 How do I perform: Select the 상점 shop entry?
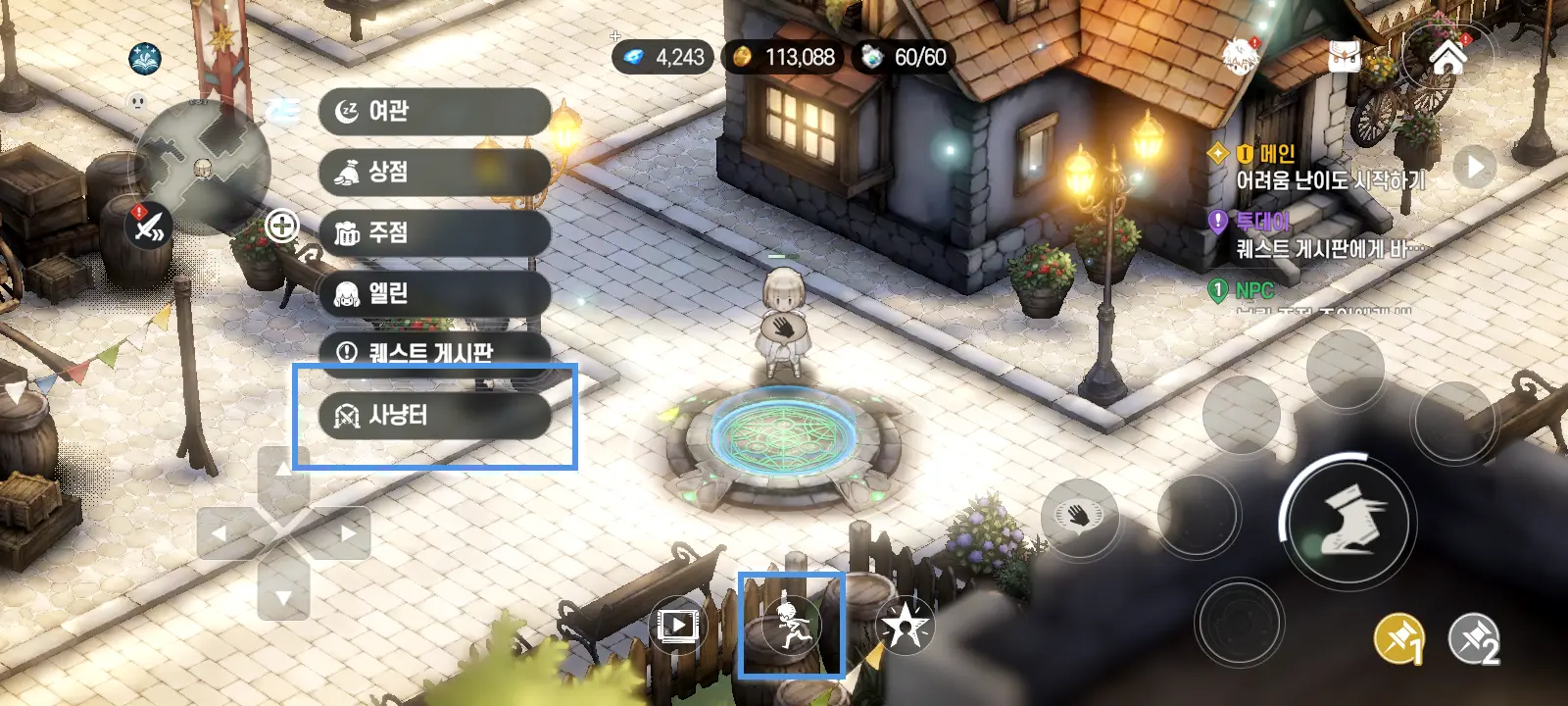pos(433,173)
